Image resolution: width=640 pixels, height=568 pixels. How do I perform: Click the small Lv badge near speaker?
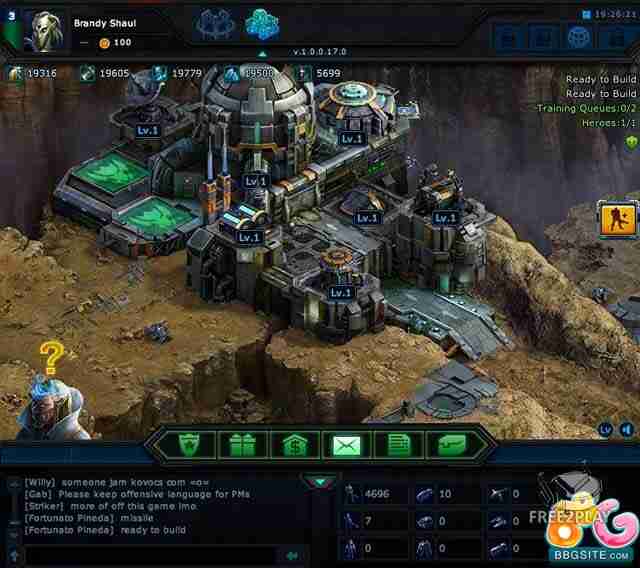tap(606, 429)
